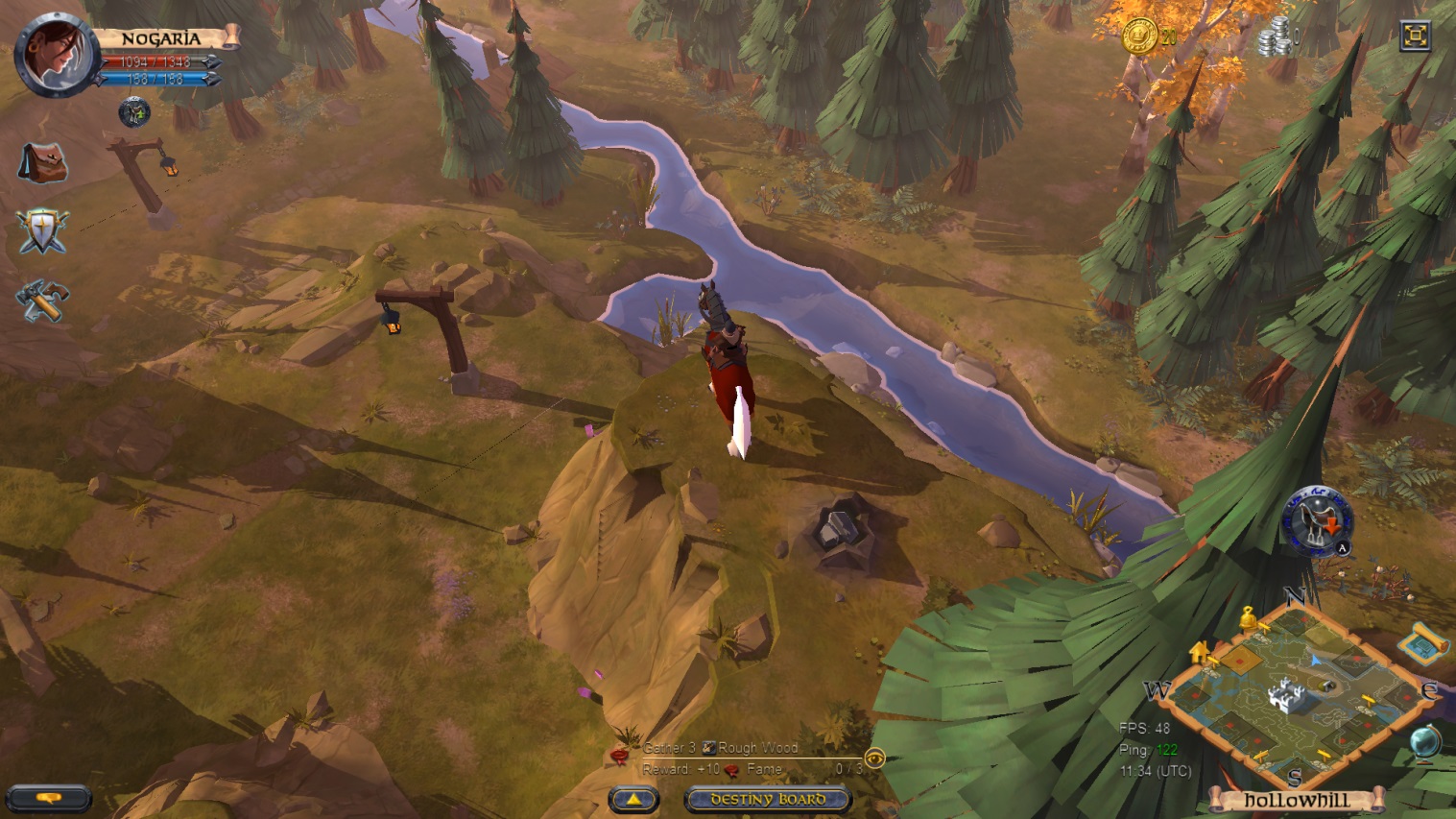Open the inventory bag

[42, 163]
